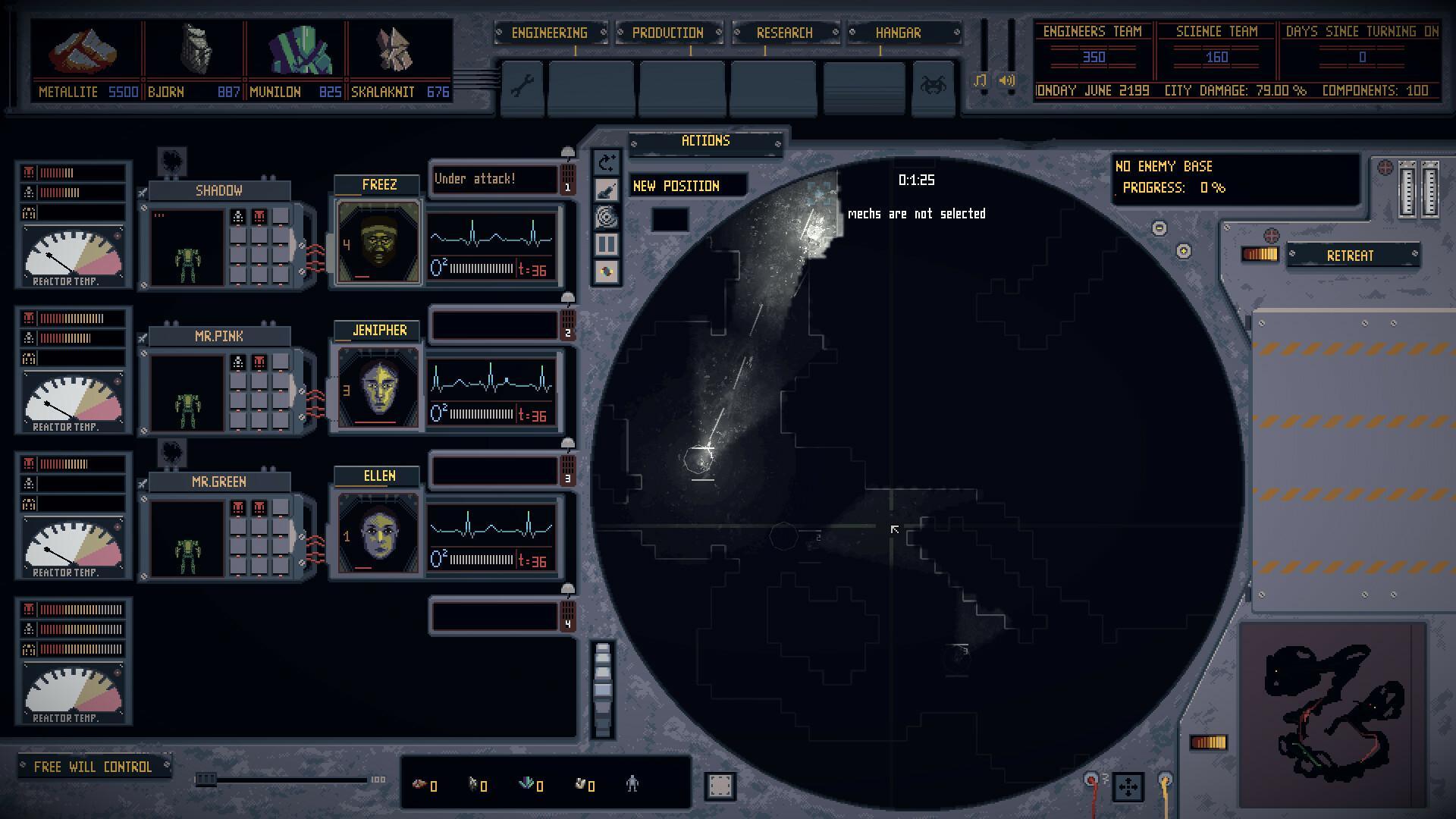Select the claw attack action icon
Image resolution: width=1456 pixels, height=819 pixels.
(605, 190)
